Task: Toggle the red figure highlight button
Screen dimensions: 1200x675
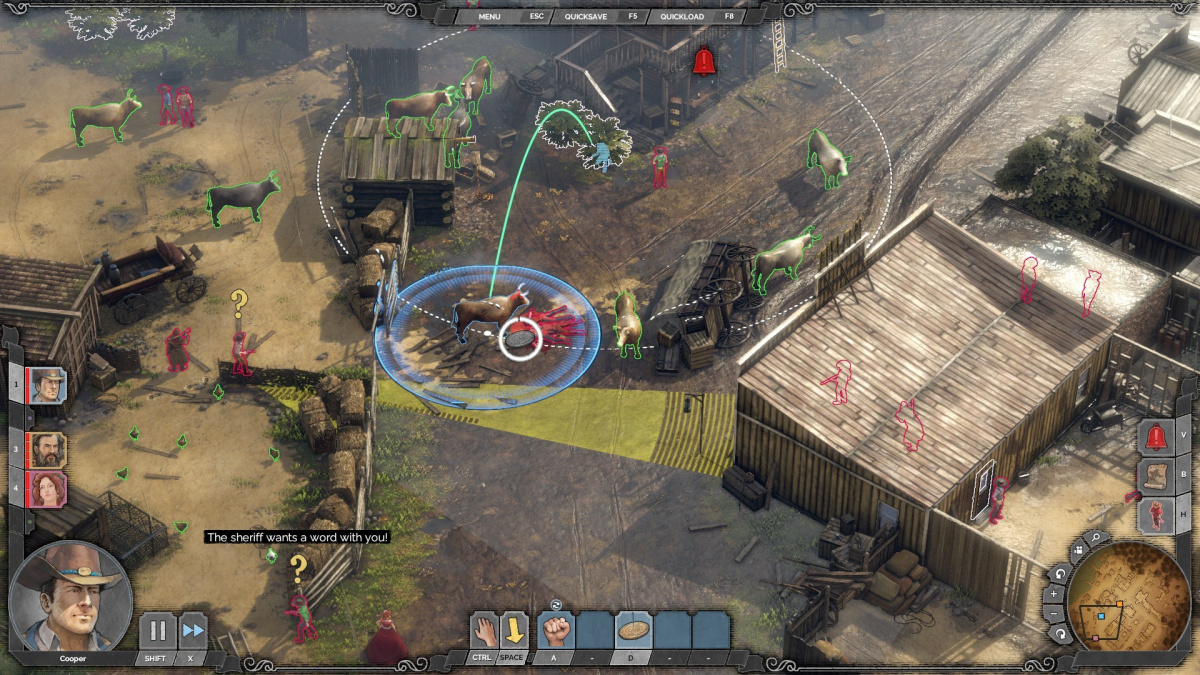Action: pyautogui.click(x=1157, y=515)
